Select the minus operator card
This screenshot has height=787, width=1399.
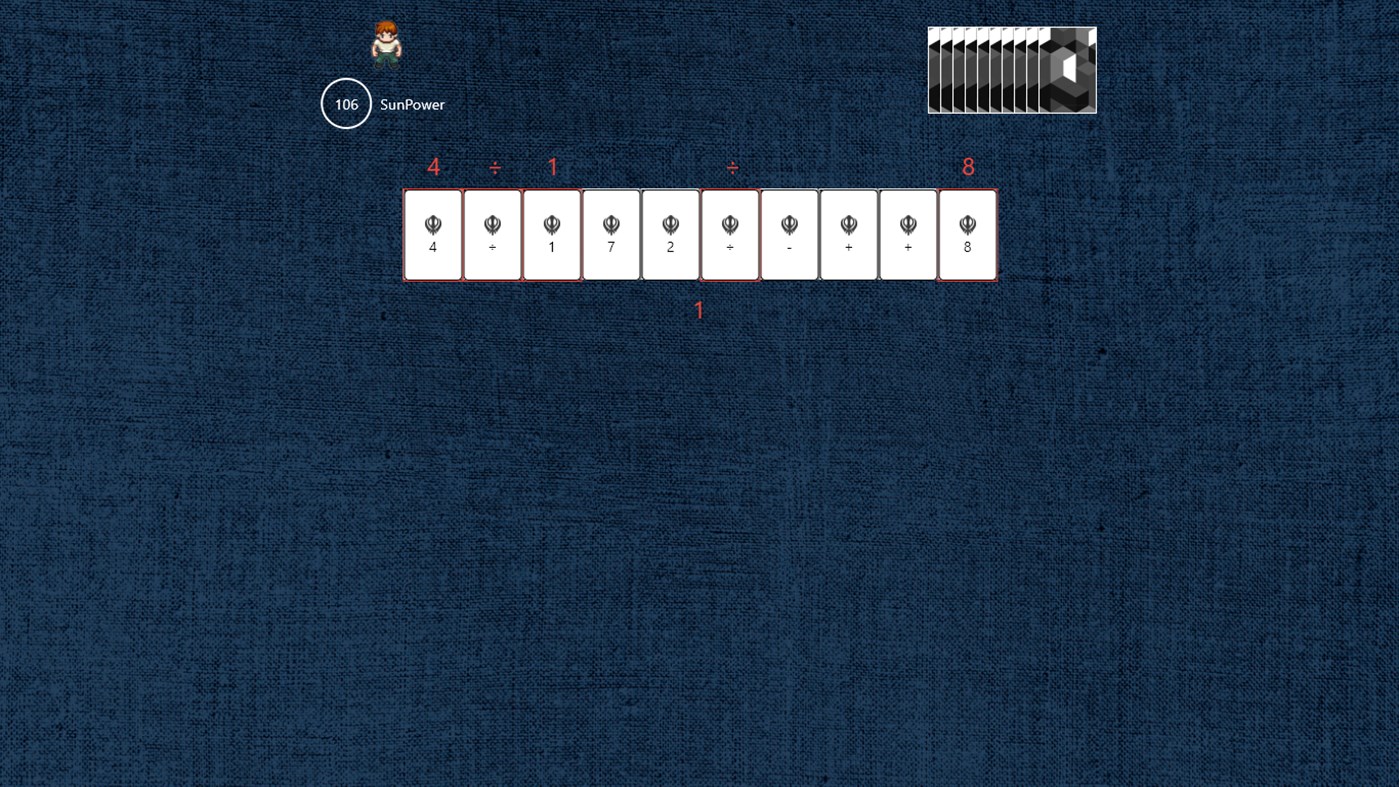788,234
